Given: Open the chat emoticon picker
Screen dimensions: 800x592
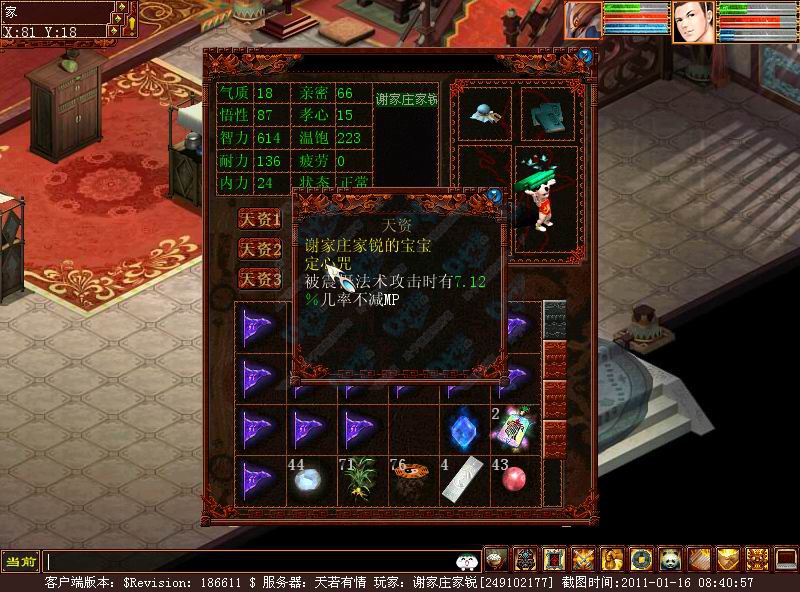Looking at the screenshot, I should click(x=465, y=562).
